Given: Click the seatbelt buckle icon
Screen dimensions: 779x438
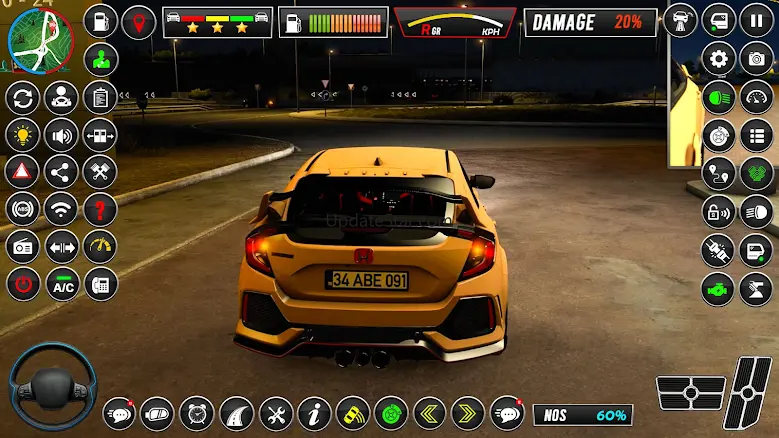Looking at the screenshot, I should (718, 250).
